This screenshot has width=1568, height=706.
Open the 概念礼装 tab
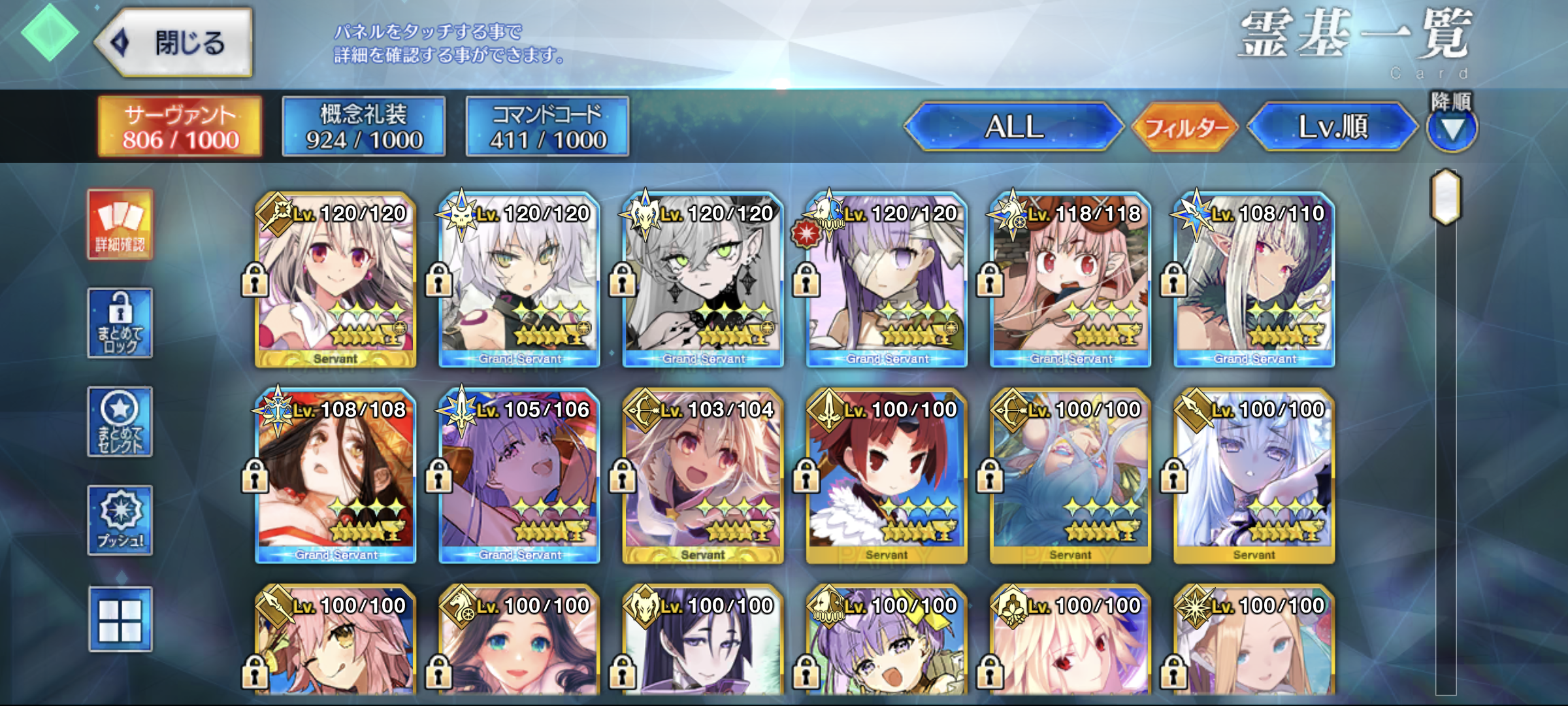point(364,127)
